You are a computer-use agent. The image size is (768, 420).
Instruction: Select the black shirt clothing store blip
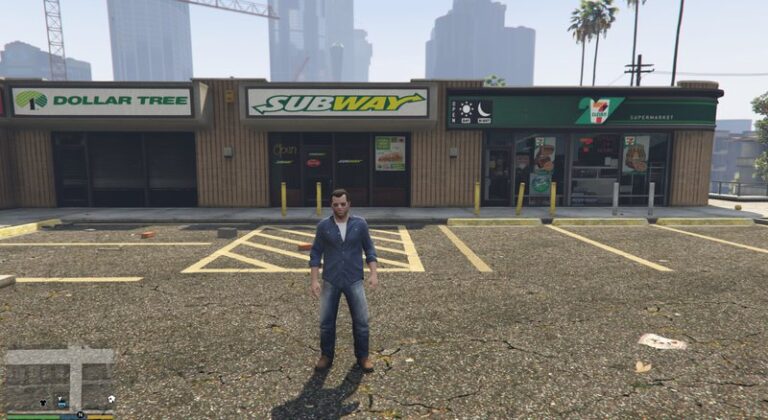[43, 402]
